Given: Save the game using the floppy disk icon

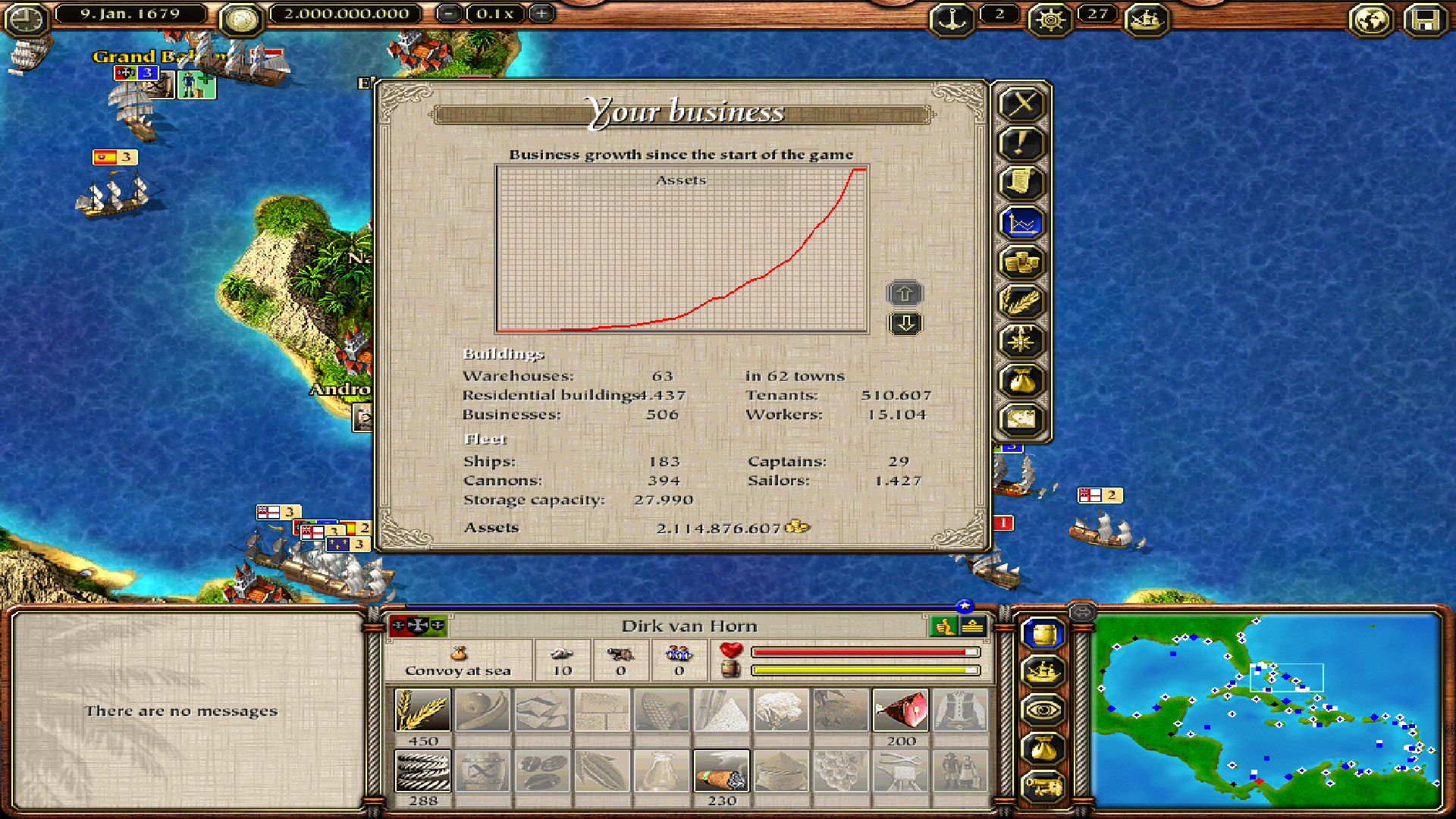Looking at the screenshot, I should click(1426, 20).
